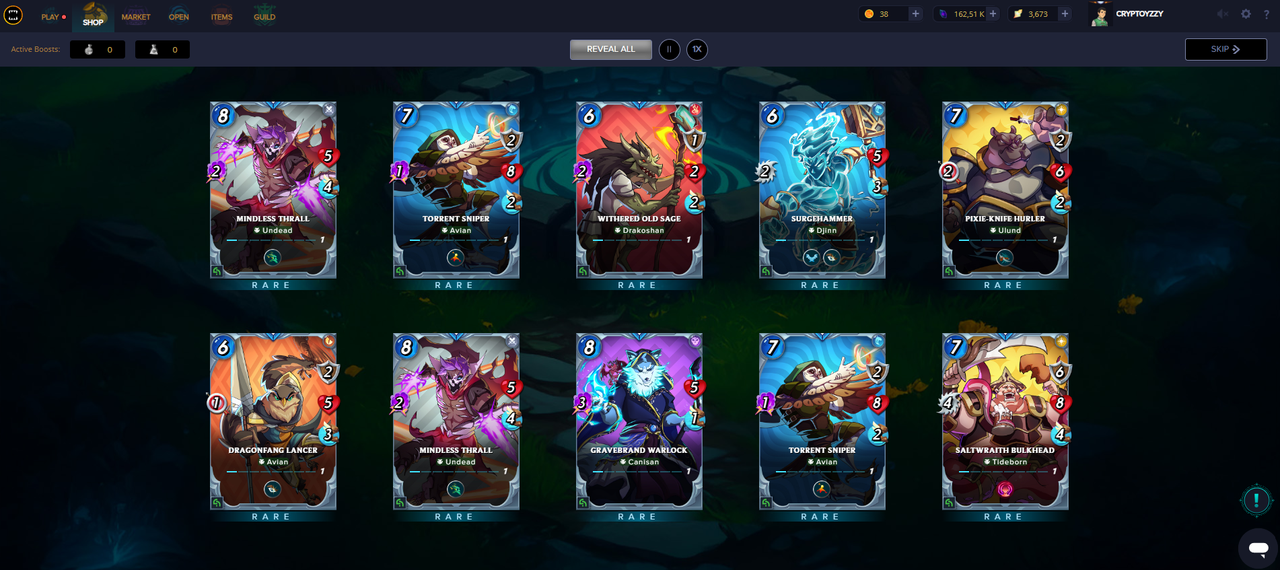Select the Gravebrand Warlock card

[x=638, y=422]
